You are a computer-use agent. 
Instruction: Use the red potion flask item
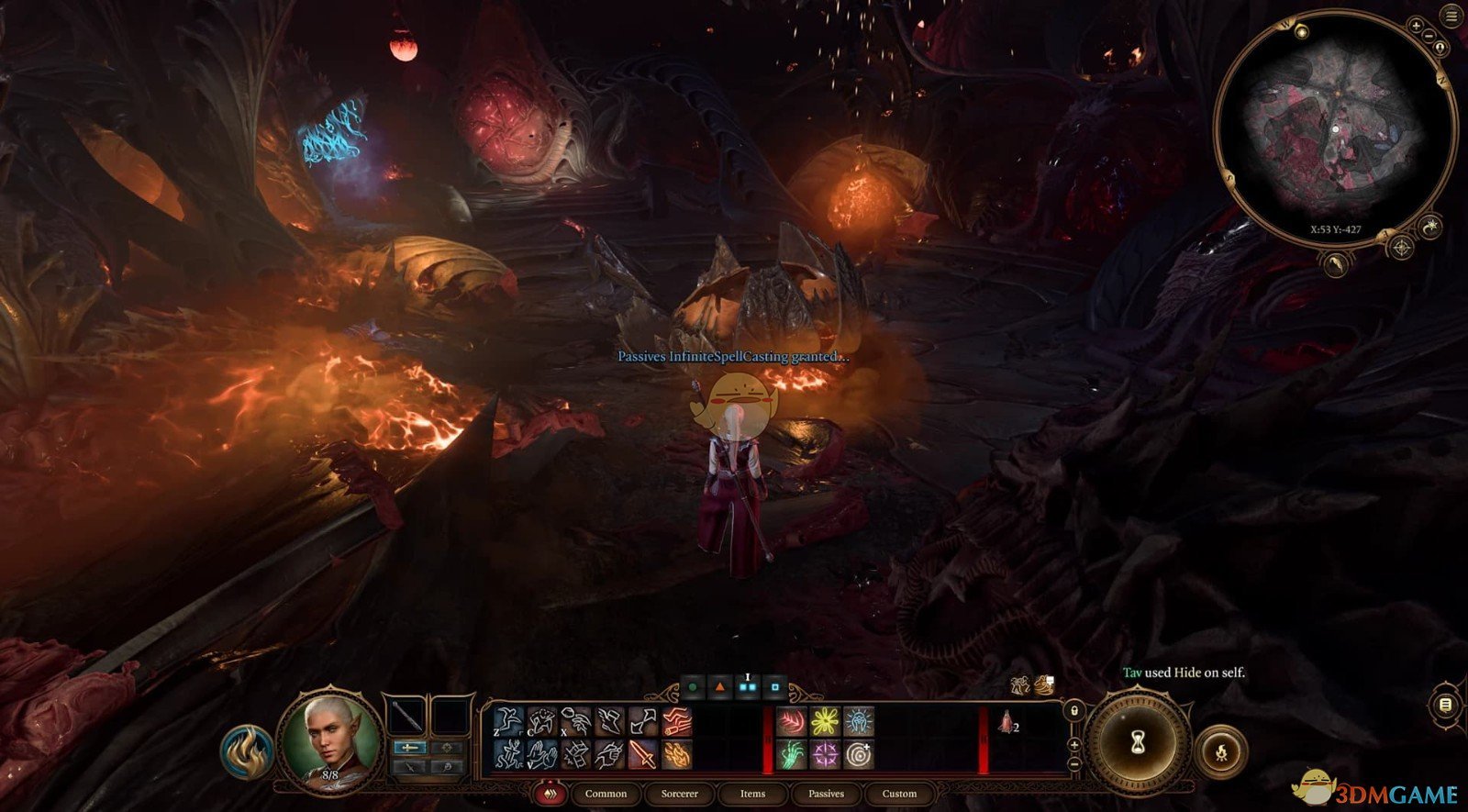click(x=1006, y=725)
